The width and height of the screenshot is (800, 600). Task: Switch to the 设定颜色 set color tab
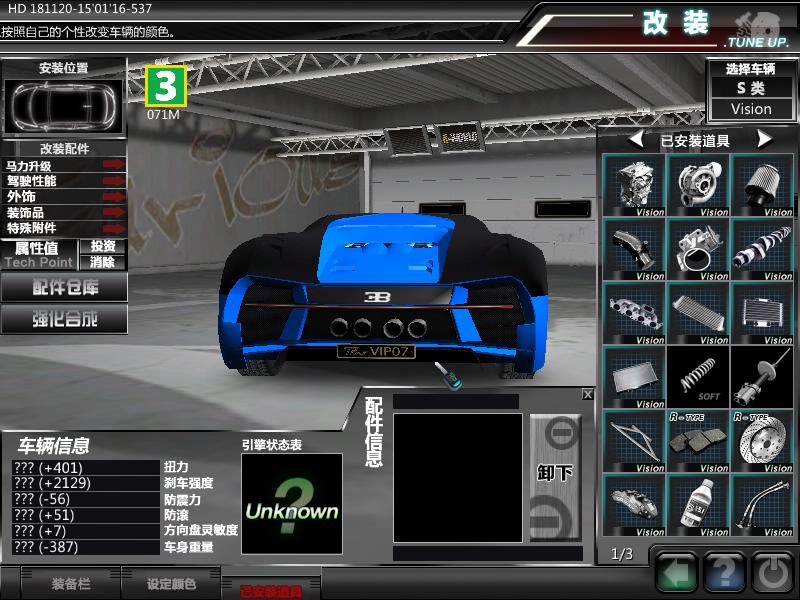pyautogui.click(x=171, y=584)
